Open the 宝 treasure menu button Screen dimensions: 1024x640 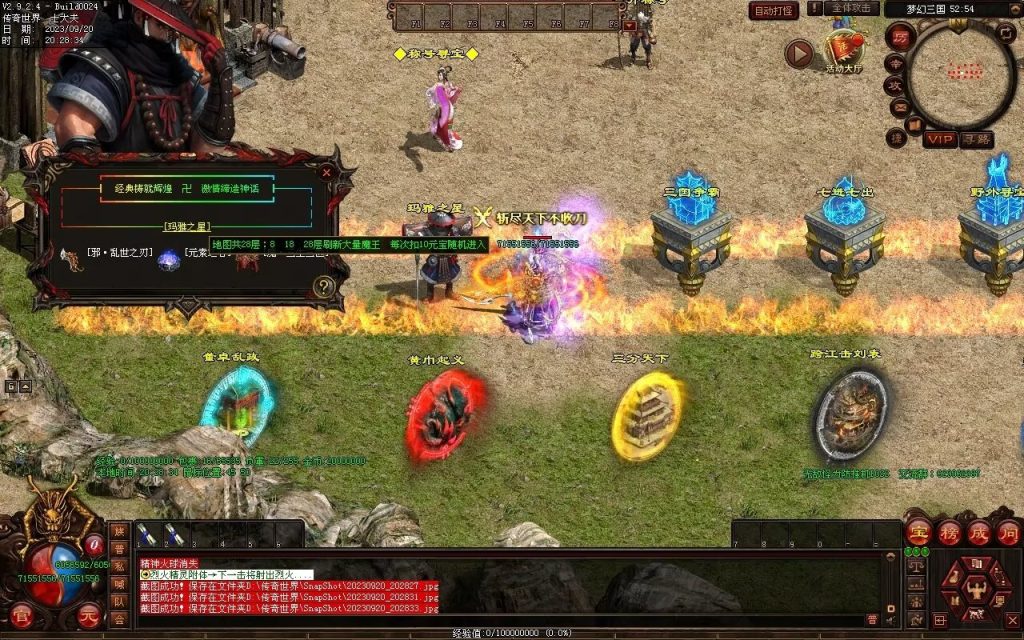[919, 531]
